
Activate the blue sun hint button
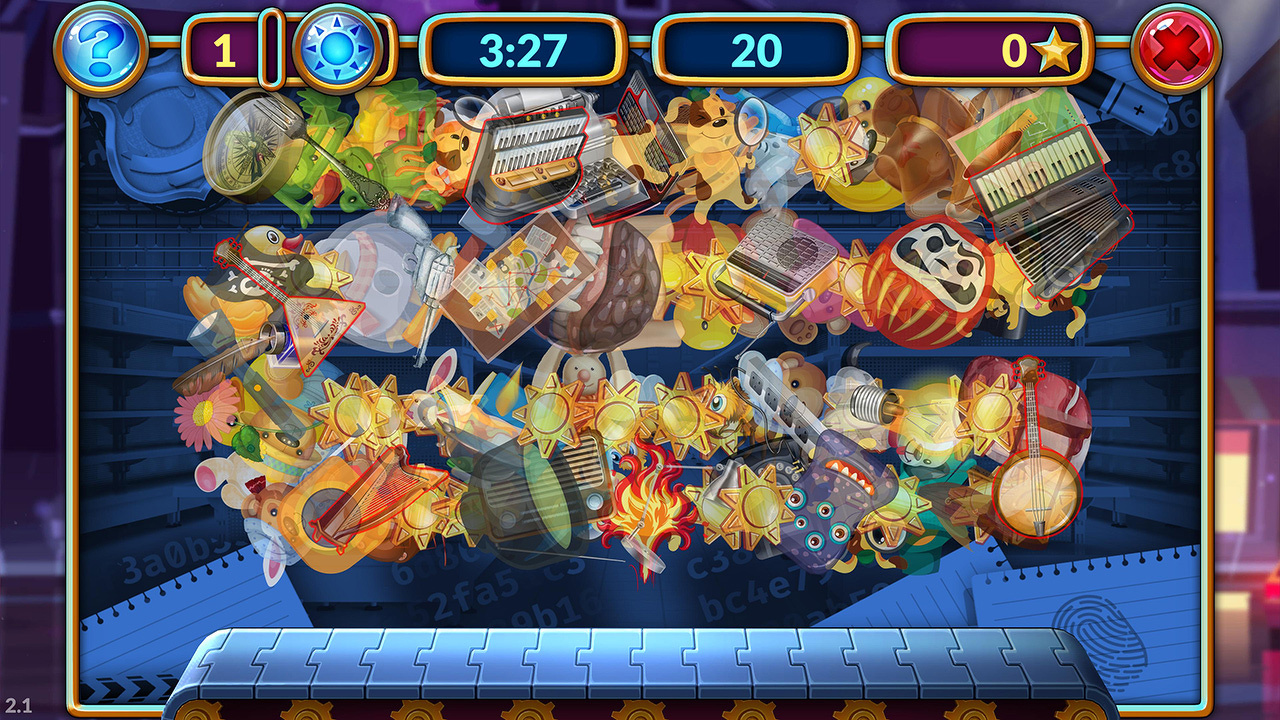(x=336, y=47)
